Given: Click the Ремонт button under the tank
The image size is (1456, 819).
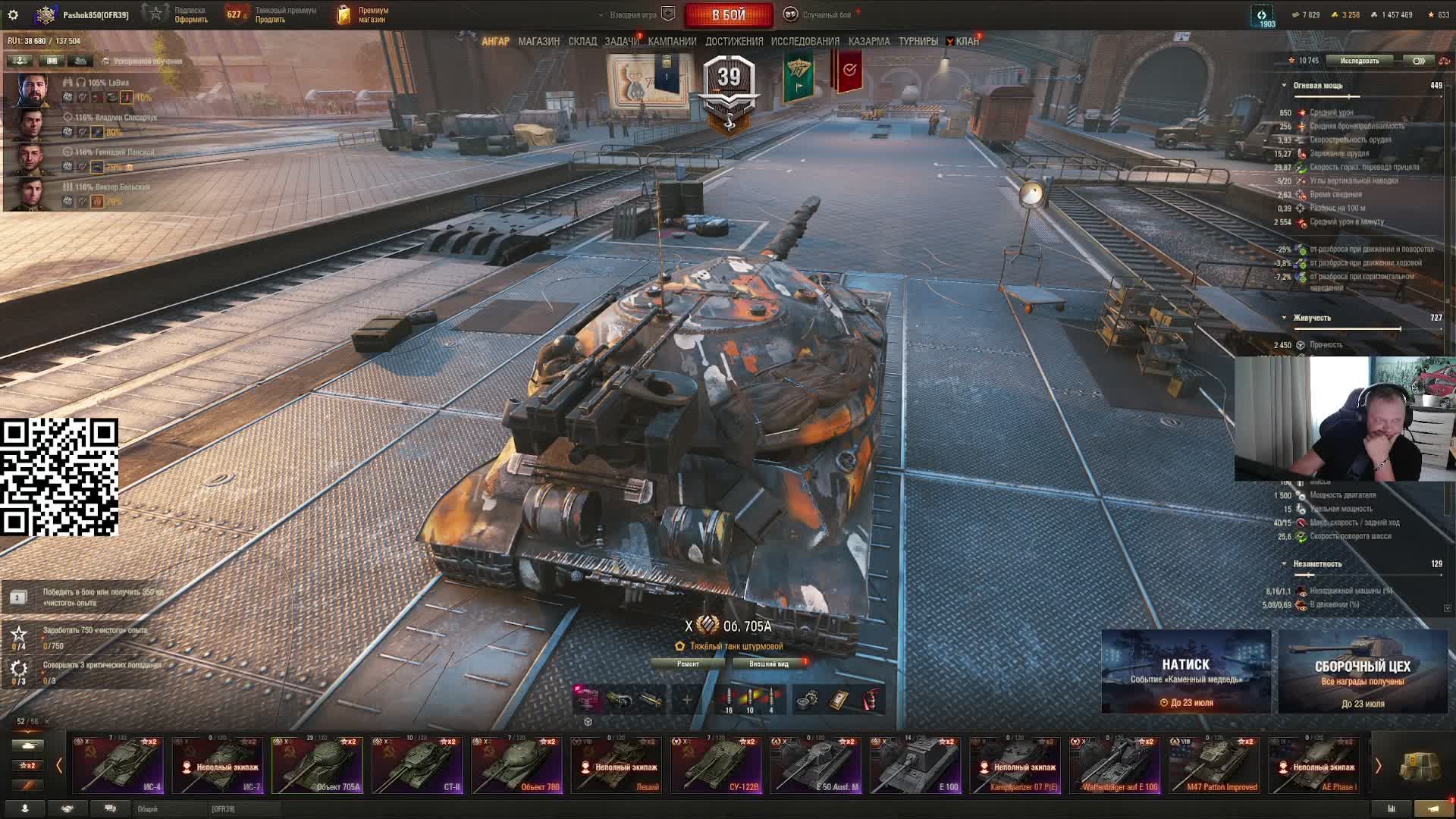Looking at the screenshot, I should [x=688, y=664].
